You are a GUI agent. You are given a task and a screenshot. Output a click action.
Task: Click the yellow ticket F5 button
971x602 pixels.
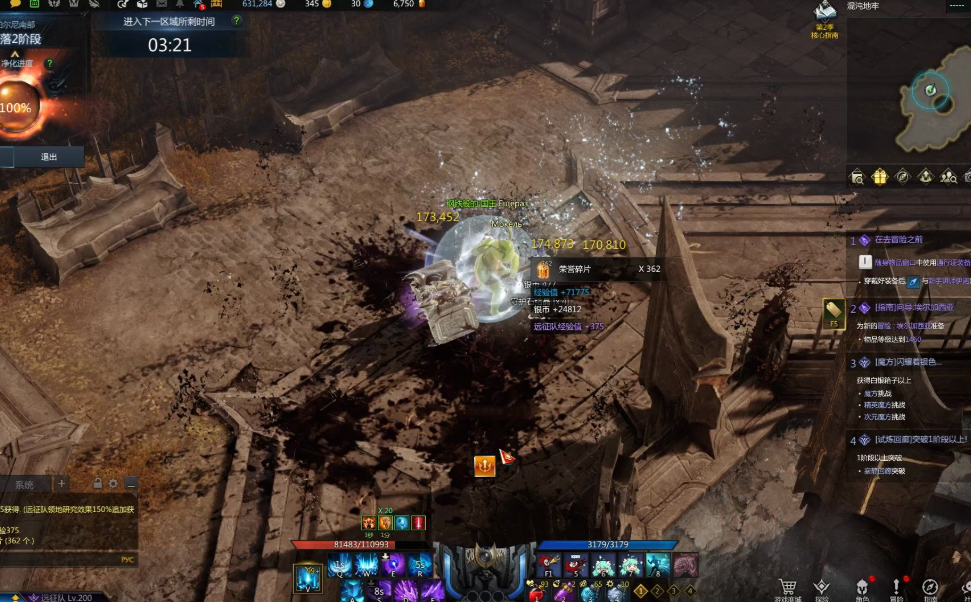[833, 310]
